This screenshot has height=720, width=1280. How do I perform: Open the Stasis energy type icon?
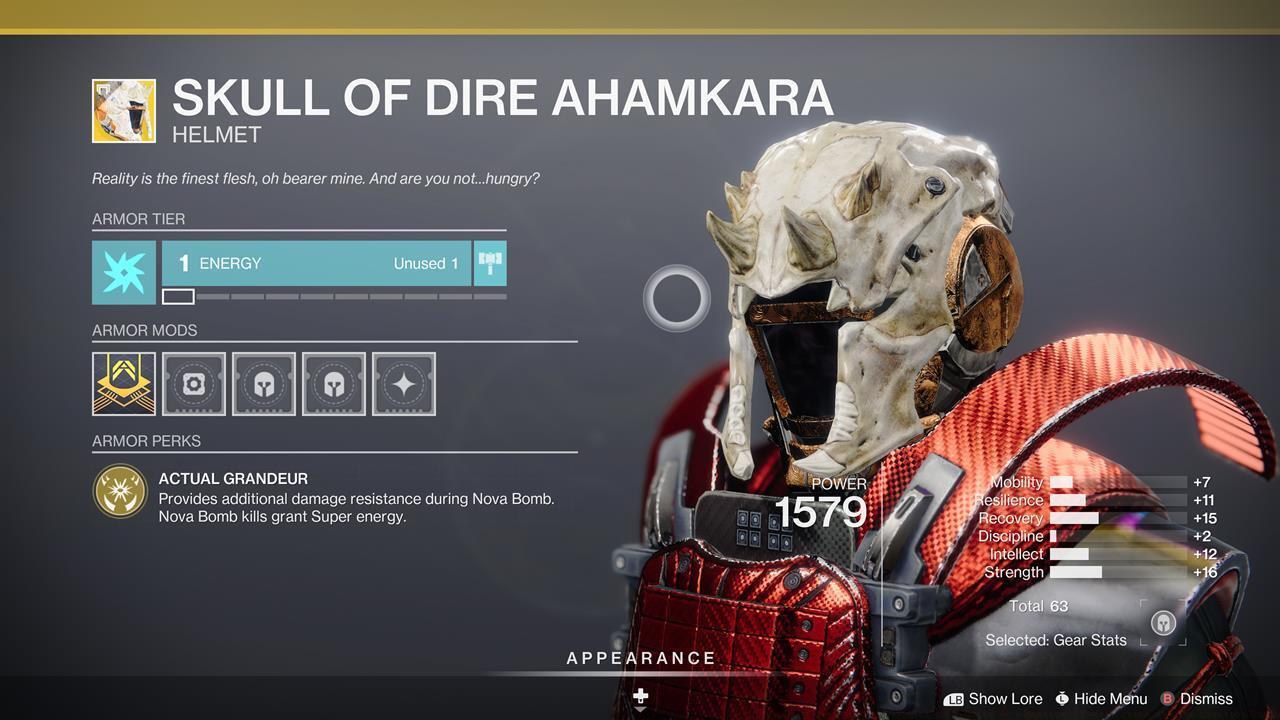click(124, 272)
